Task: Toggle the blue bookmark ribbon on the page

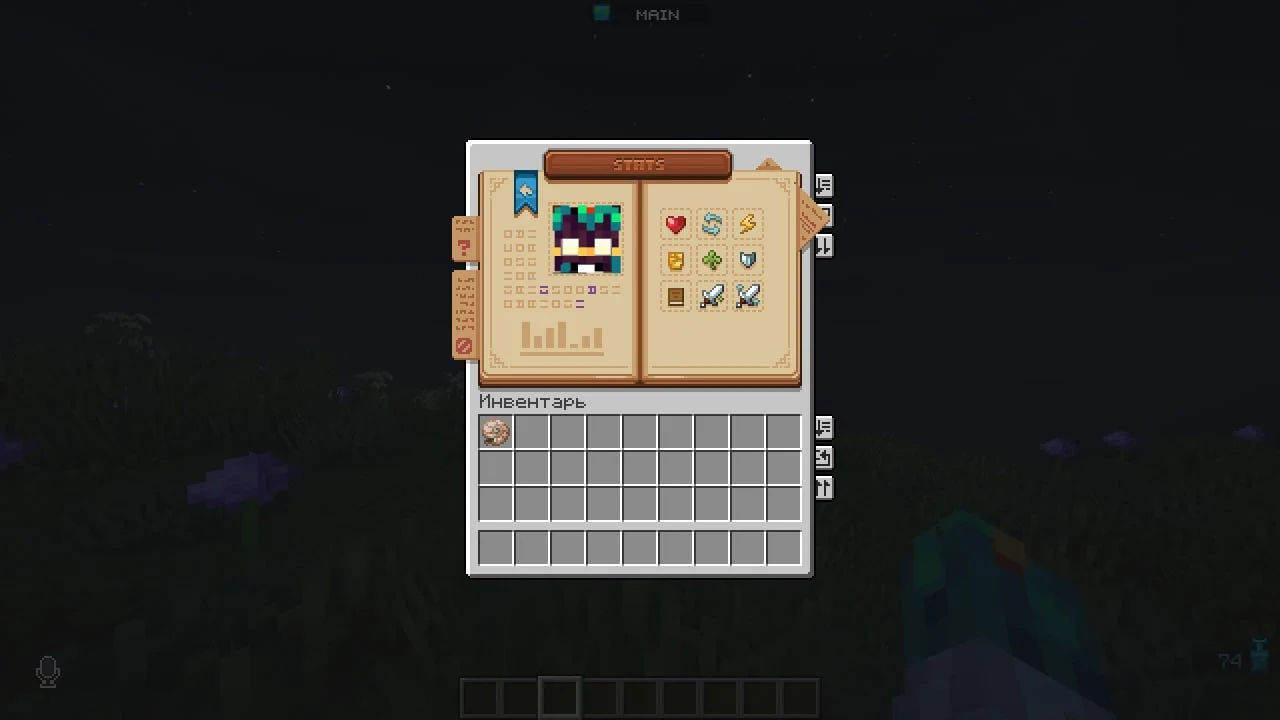Action: [x=526, y=192]
